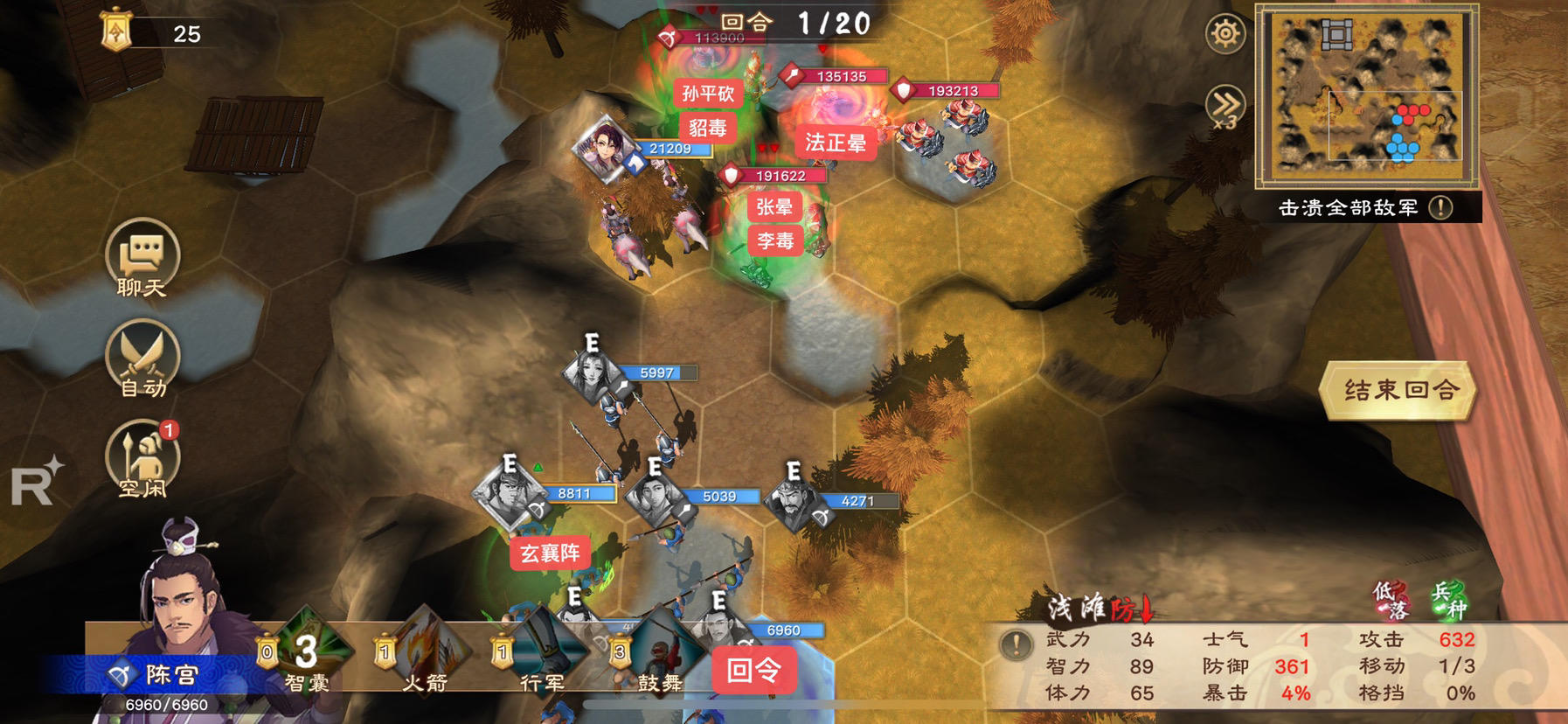Select the allied unit with 8811 troops

pyautogui.click(x=510, y=494)
